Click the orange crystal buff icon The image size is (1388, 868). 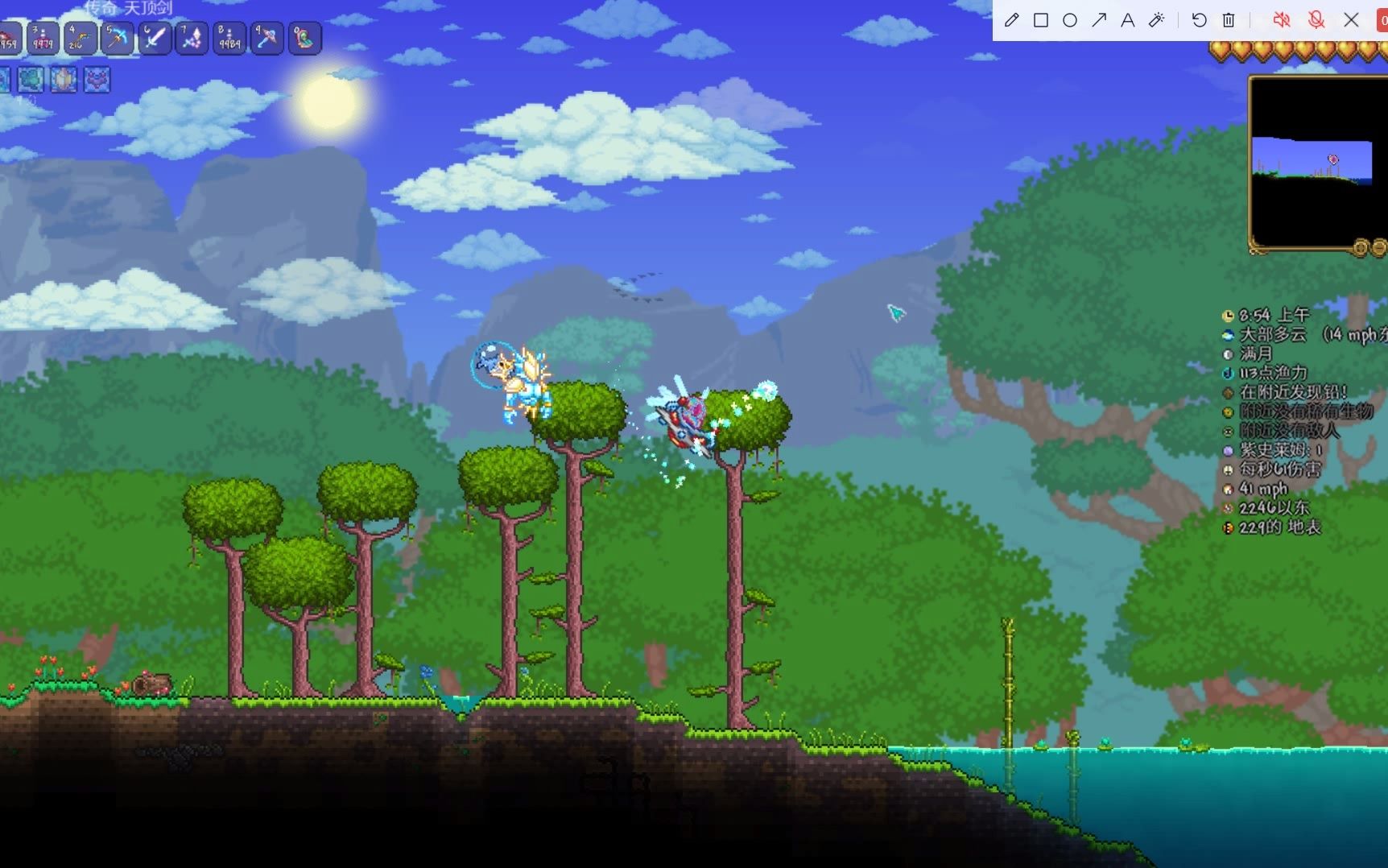pyautogui.click(x=64, y=80)
